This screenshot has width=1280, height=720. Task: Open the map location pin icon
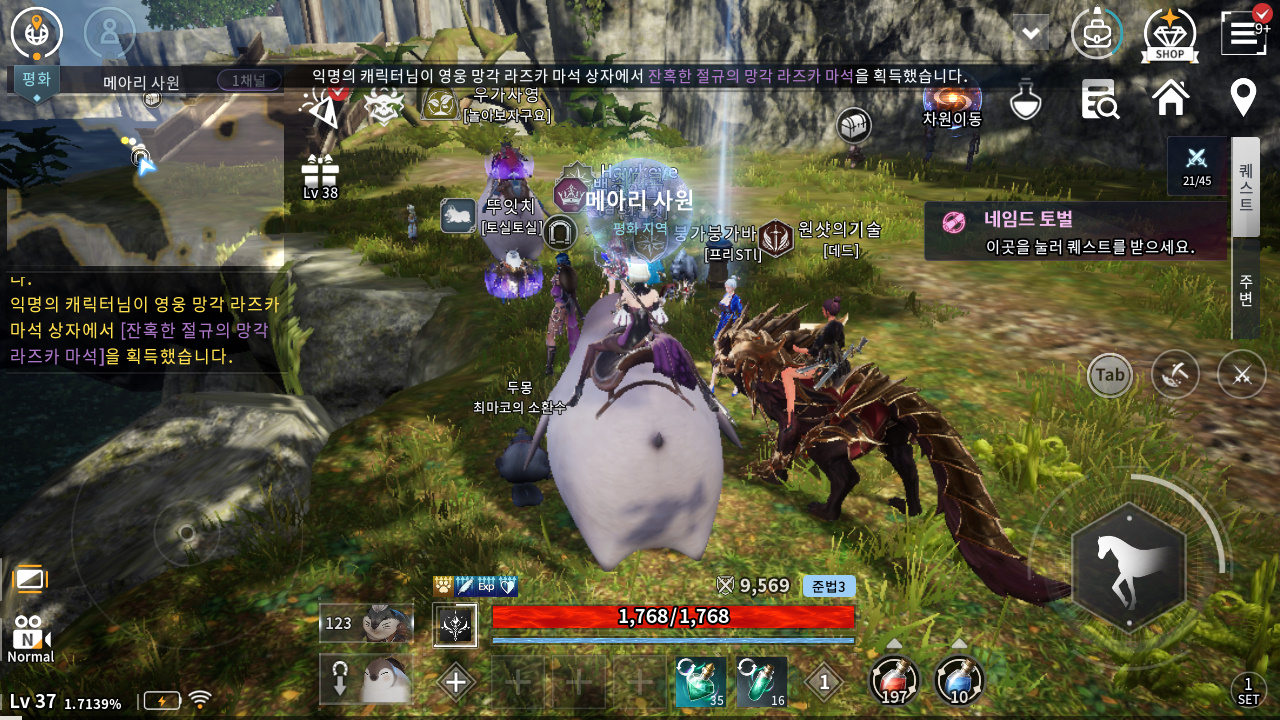[1243, 99]
